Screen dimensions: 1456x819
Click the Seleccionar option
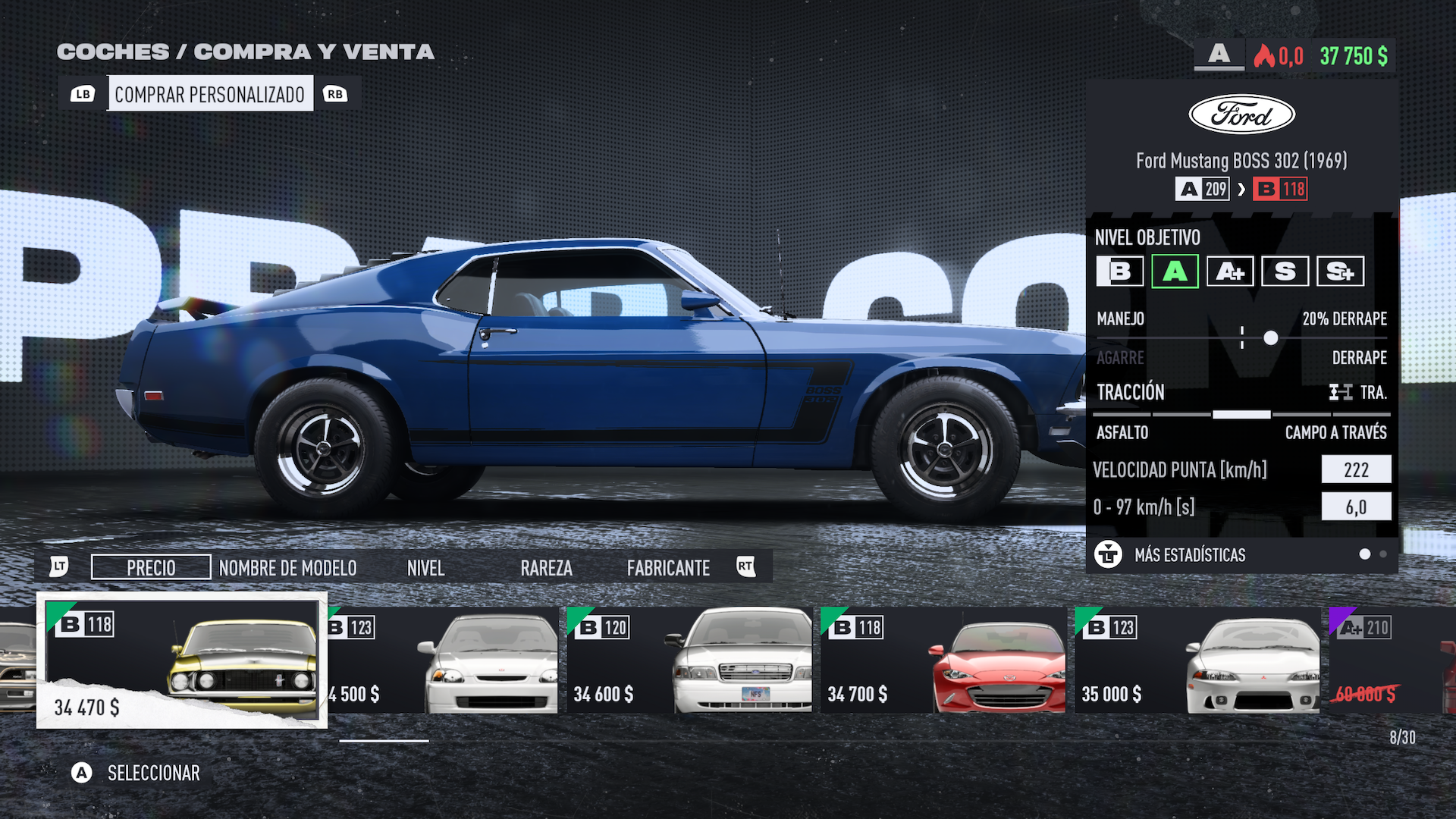tap(153, 773)
